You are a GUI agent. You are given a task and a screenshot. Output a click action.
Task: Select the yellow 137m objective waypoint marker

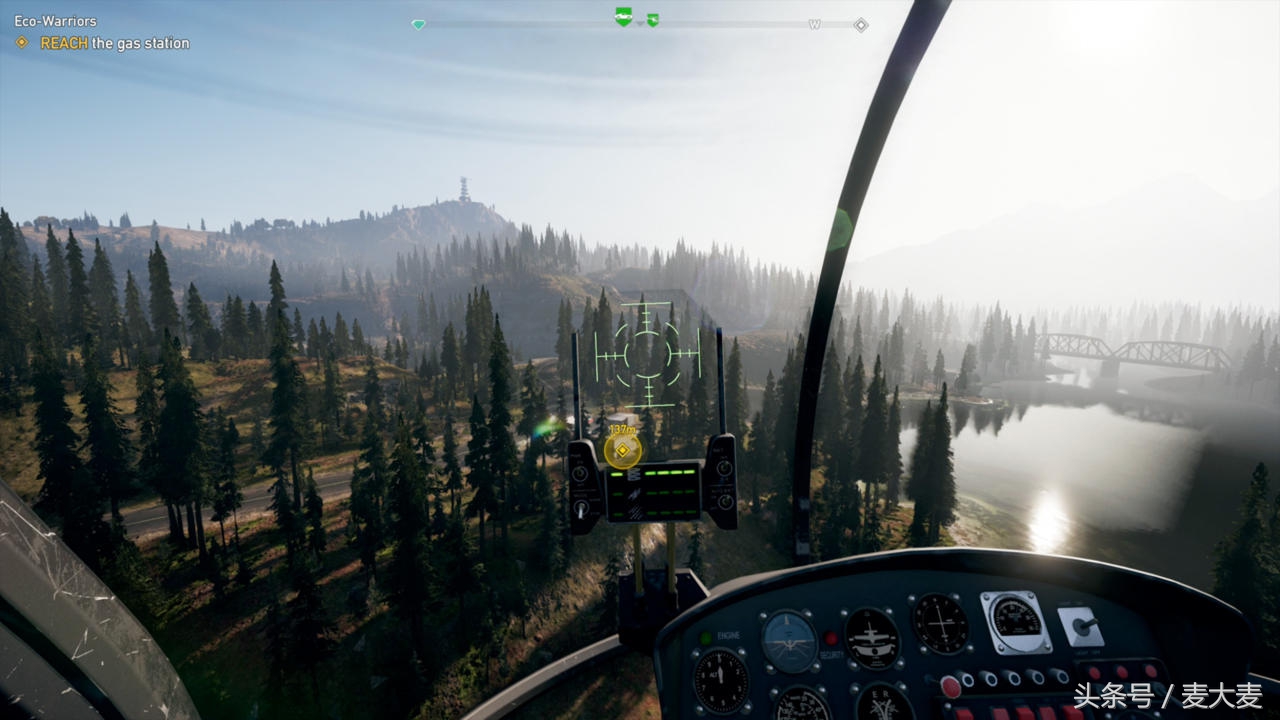pyautogui.click(x=622, y=450)
